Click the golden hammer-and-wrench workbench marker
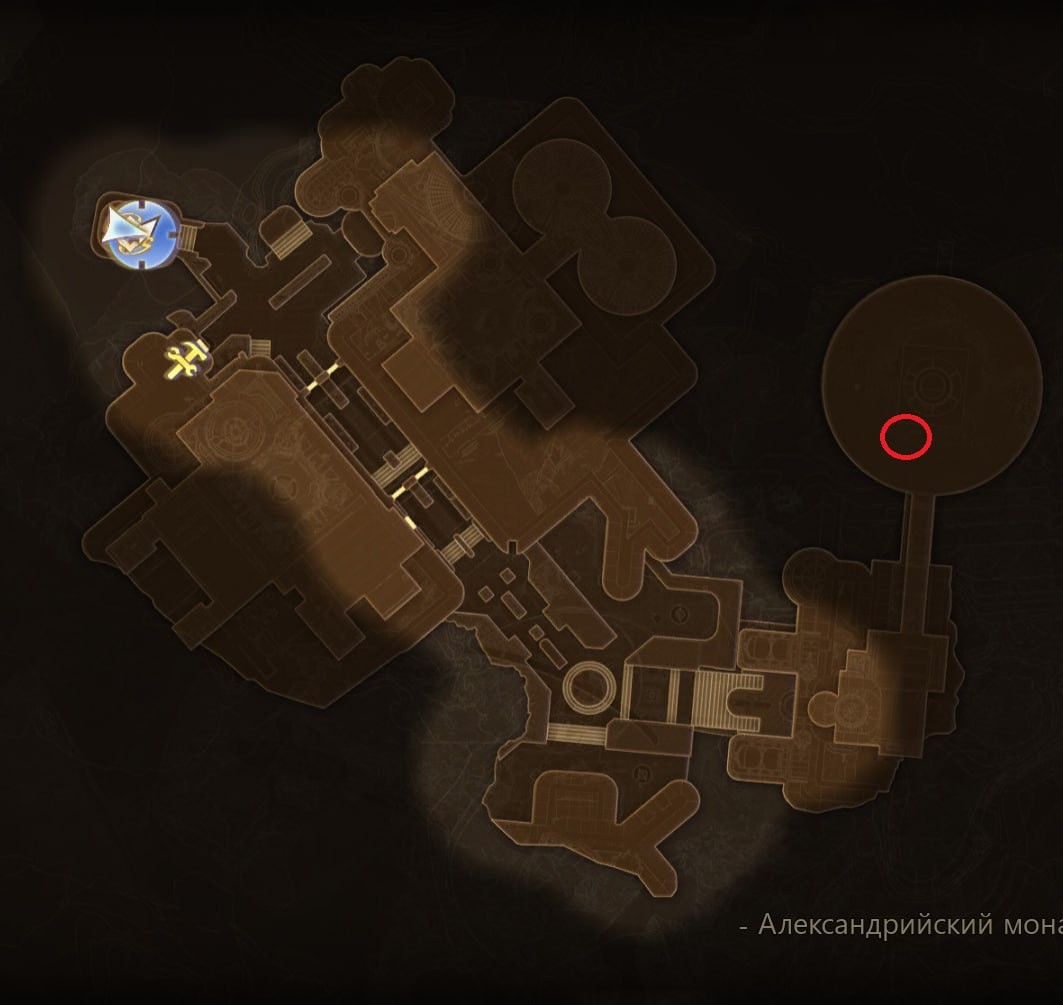 tap(187, 357)
